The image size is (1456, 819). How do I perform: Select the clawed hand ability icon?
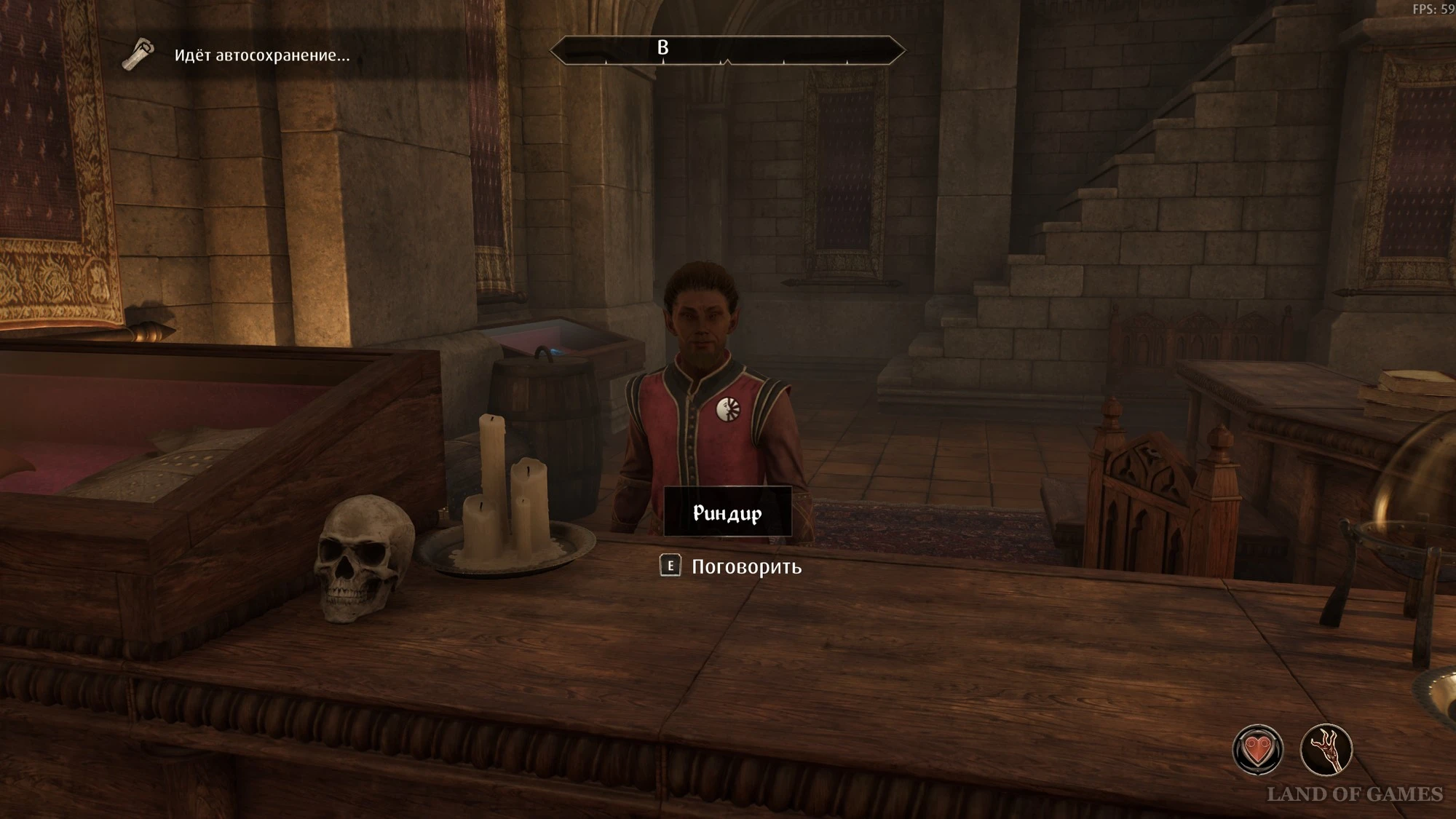1326,750
